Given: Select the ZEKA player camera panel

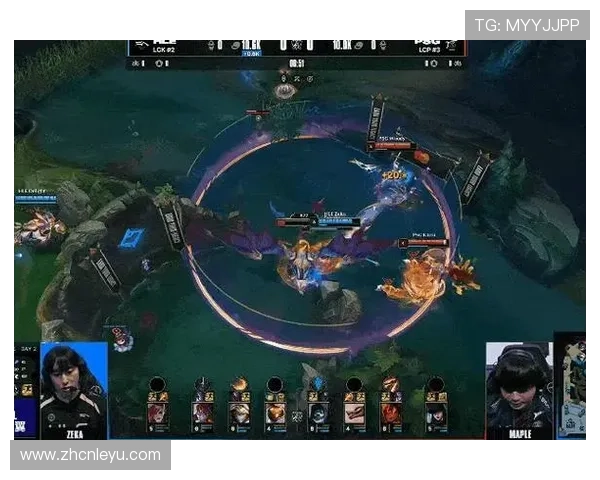Looking at the screenshot, I should click(74, 390).
